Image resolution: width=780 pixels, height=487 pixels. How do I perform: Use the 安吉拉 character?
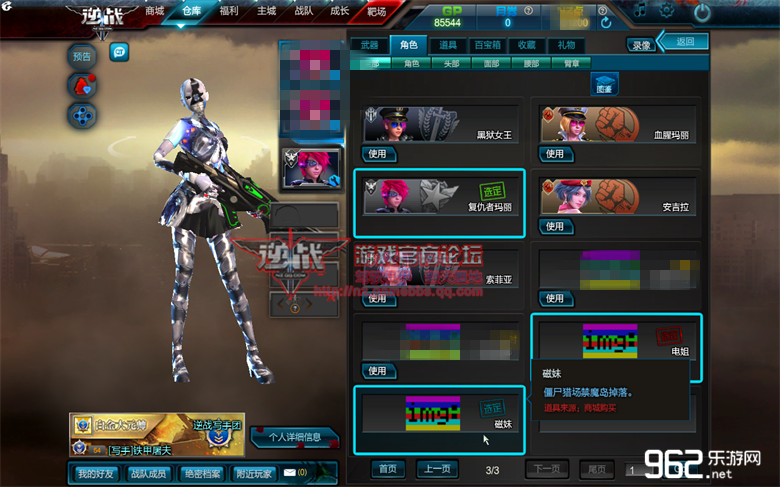(554, 227)
